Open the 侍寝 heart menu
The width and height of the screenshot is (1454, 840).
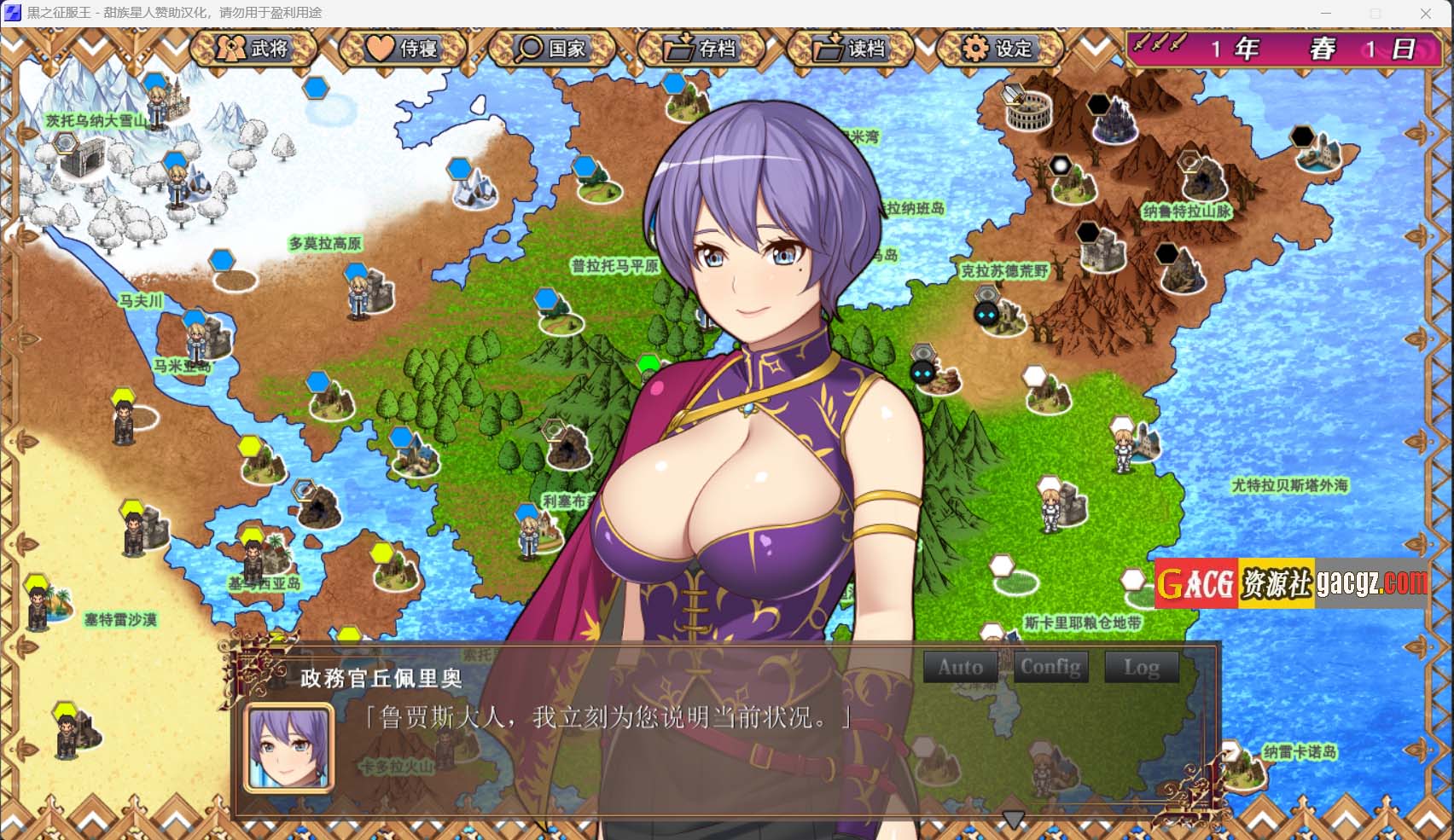point(403,49)
